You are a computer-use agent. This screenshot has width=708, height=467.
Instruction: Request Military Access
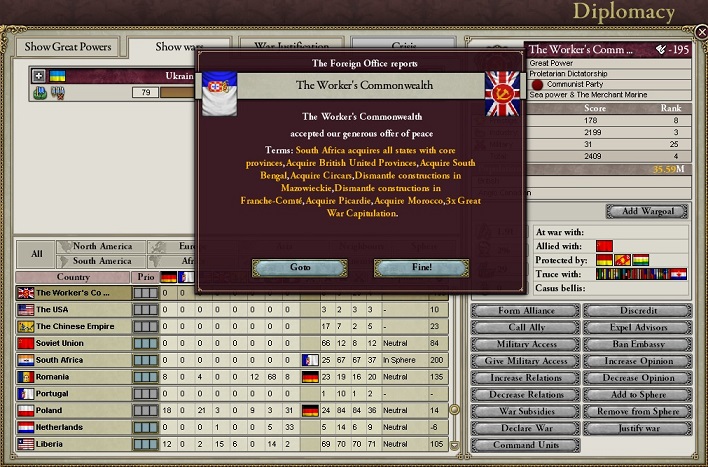tap(527, 345)
